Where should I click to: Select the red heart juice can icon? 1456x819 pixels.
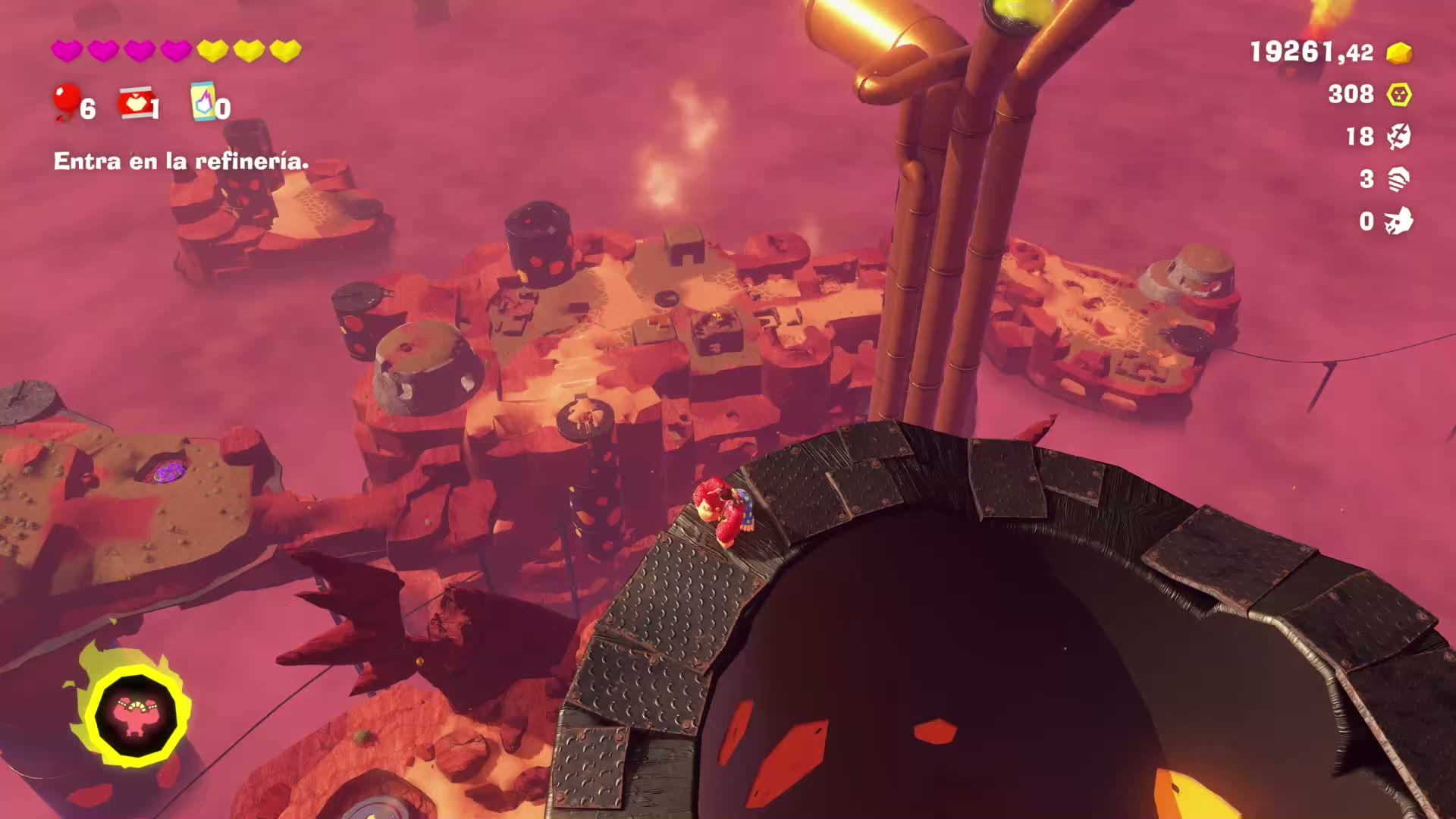[x=135, y=102]
